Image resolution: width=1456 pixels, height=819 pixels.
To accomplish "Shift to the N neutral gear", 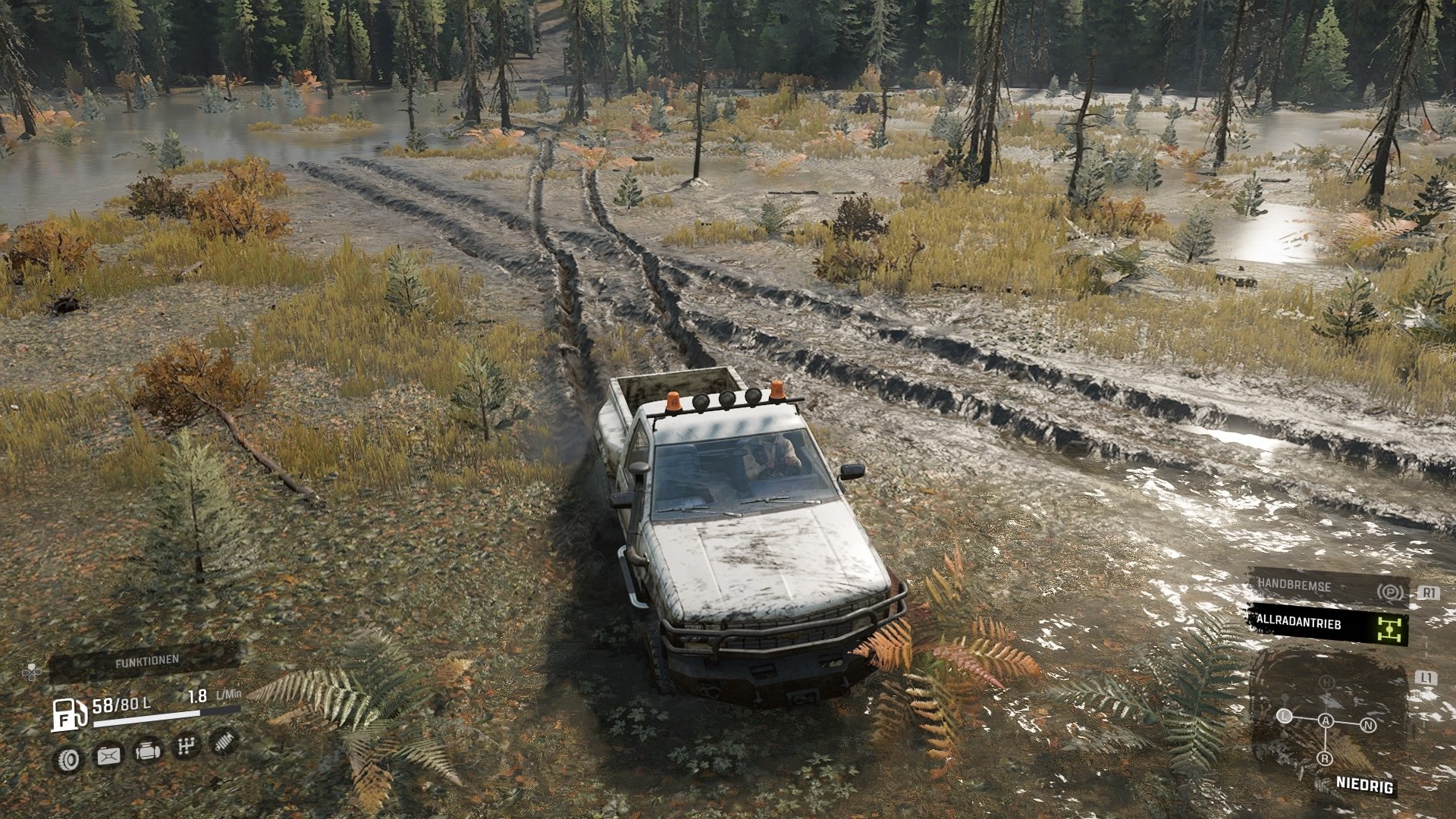I will coord(1369,725).
